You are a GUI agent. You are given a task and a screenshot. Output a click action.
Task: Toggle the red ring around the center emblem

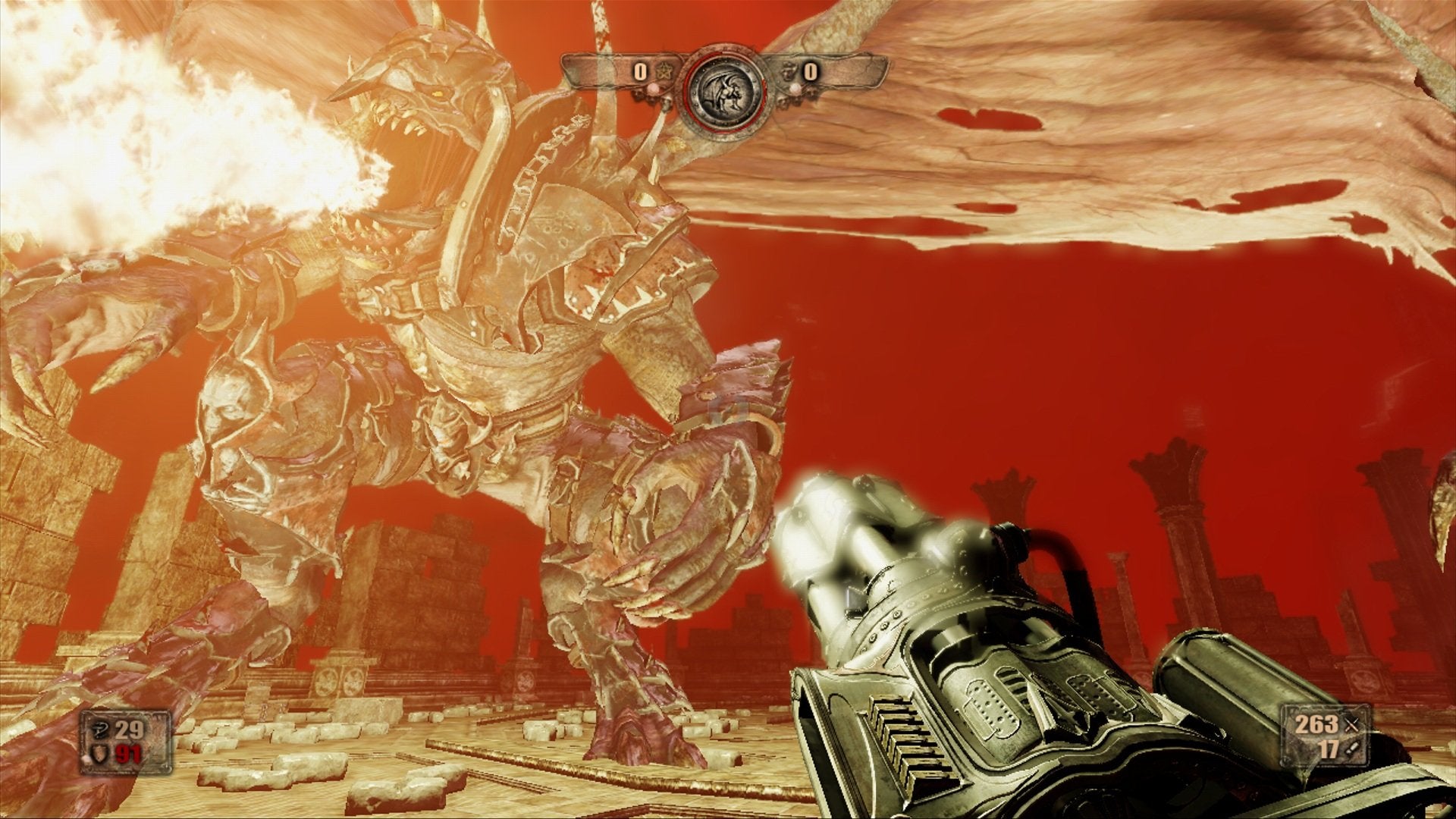pyautogui.click(x=688, y=91)
